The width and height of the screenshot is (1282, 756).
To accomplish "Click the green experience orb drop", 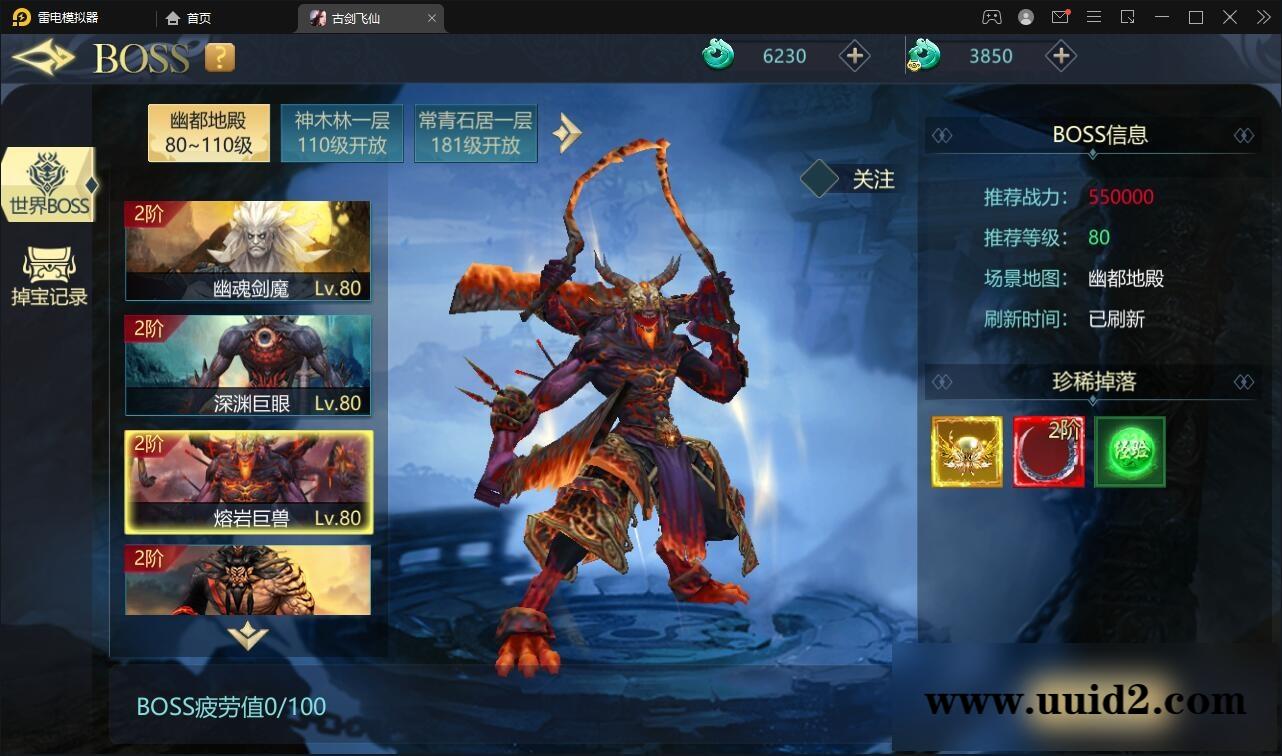I will [1131, 451].
